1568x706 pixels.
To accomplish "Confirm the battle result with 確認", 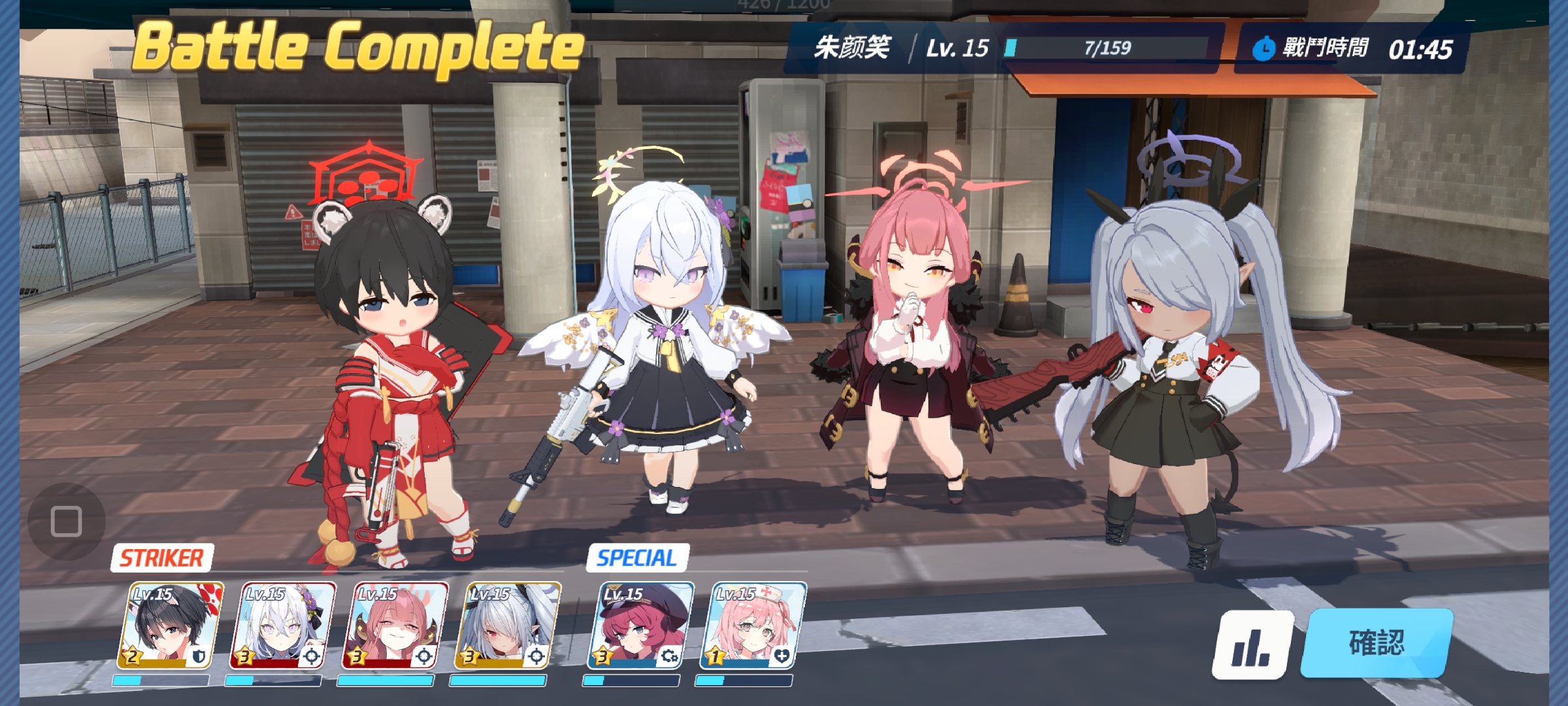I will point(1377,643).
